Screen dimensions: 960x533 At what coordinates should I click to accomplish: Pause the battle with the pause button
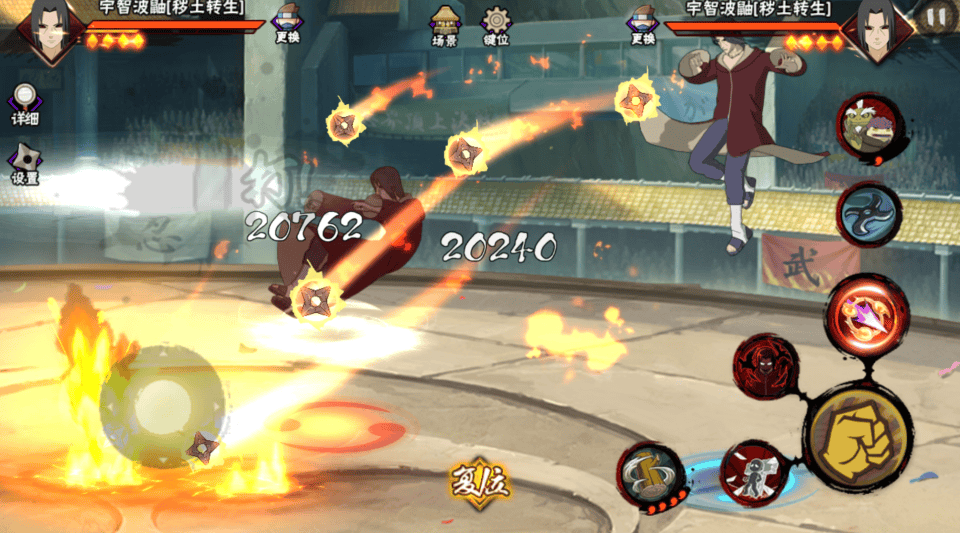(936, 17)
